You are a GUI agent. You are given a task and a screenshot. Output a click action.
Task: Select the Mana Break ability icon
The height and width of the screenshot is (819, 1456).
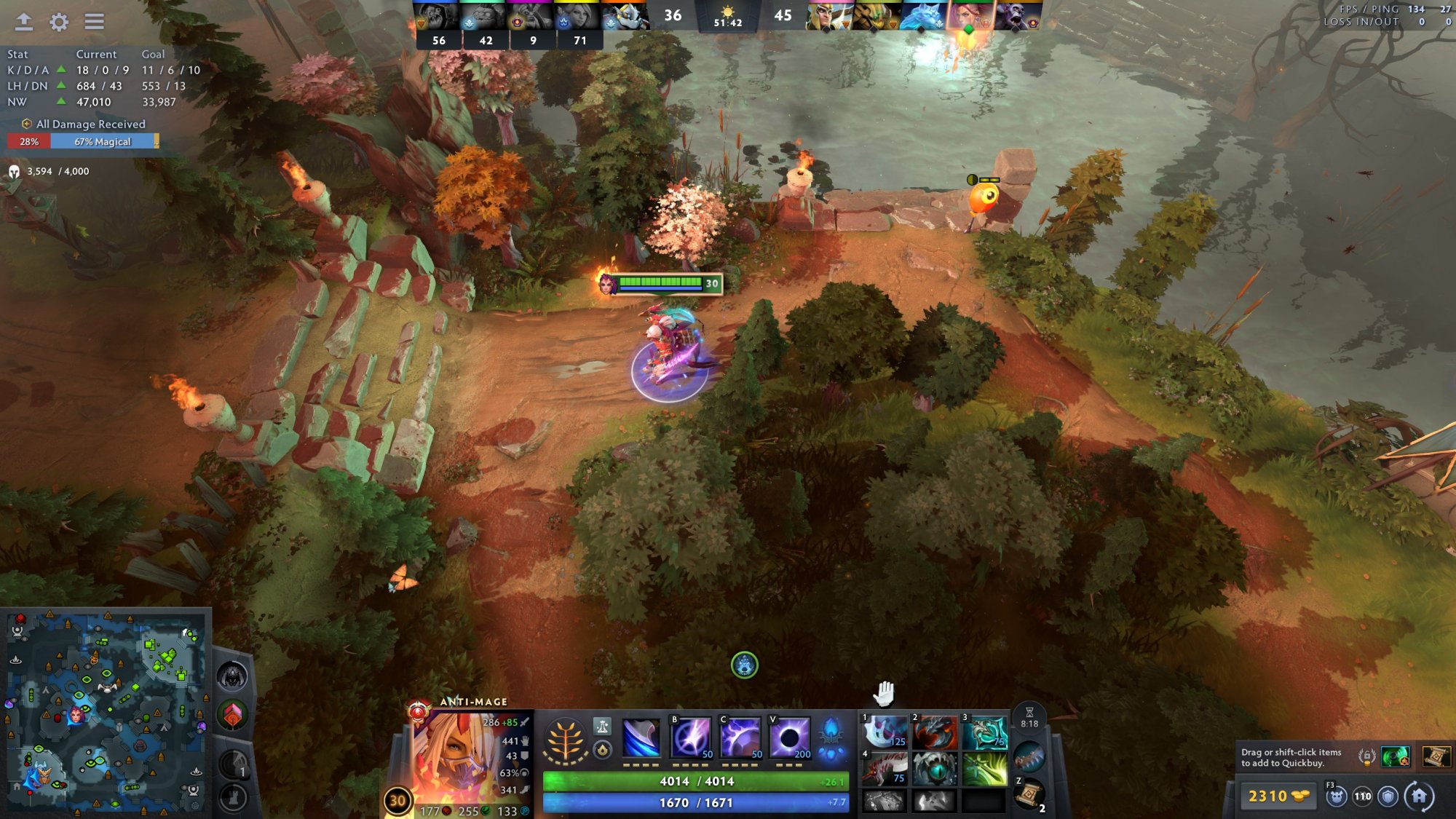(641, 737)
